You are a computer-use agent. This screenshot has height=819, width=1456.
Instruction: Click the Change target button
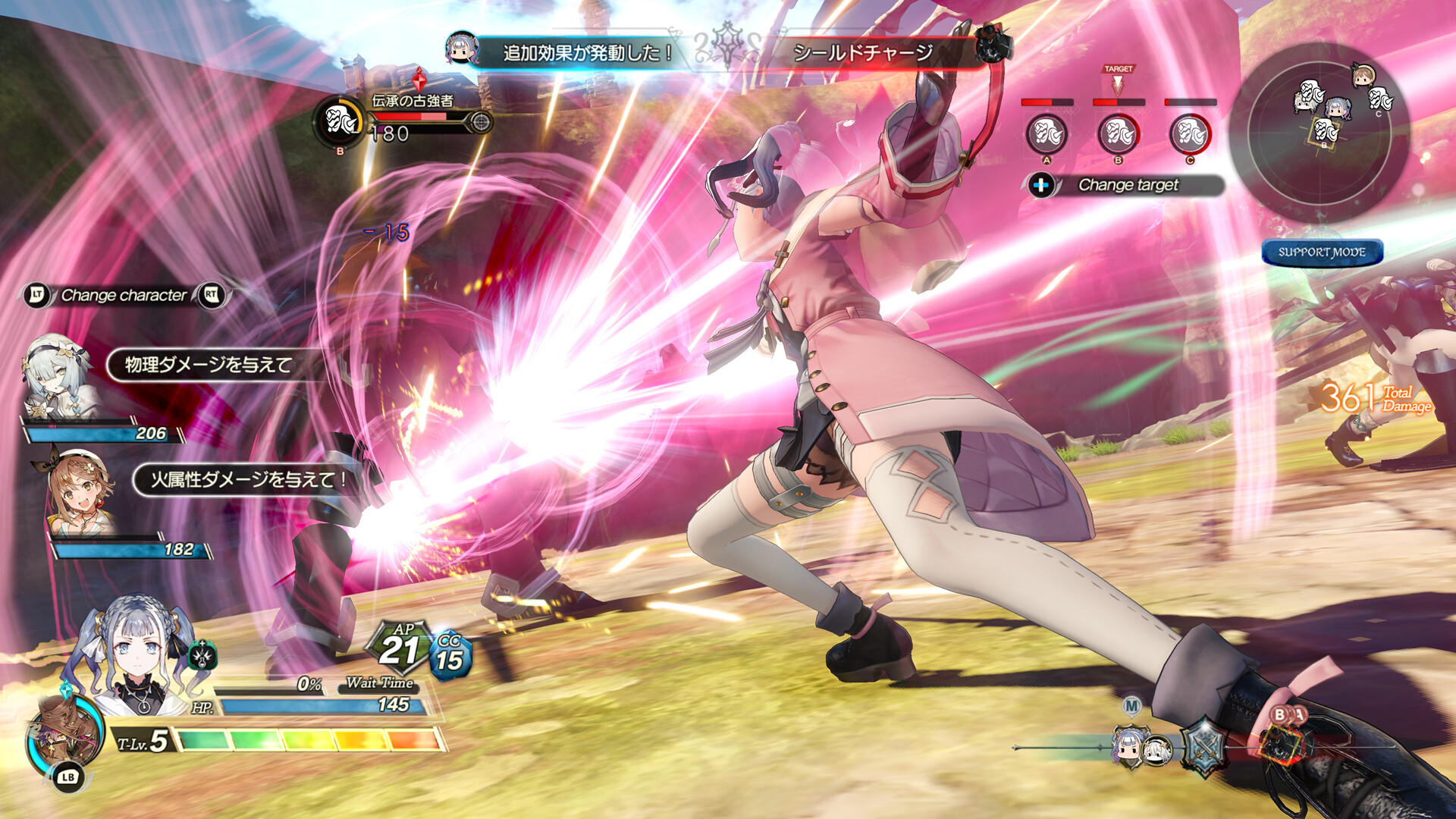1128,185
